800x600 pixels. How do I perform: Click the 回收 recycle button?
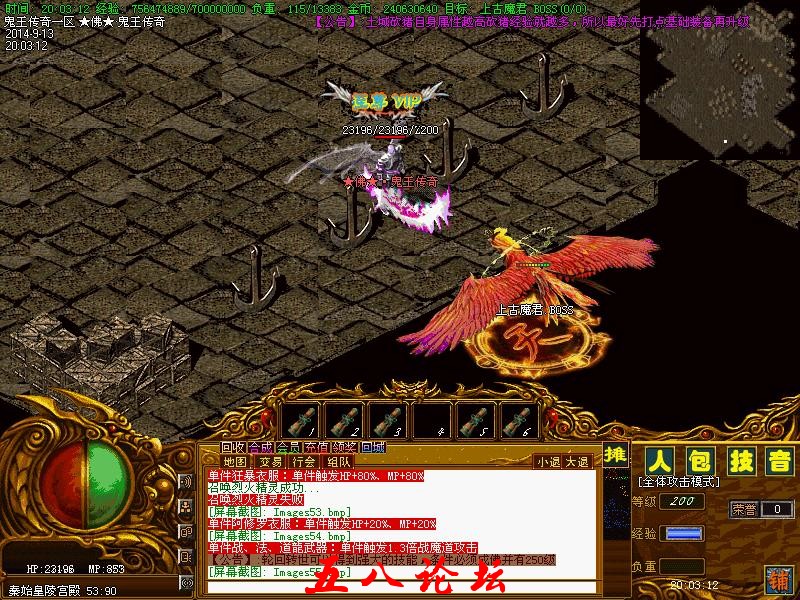[x=233, y=447]
